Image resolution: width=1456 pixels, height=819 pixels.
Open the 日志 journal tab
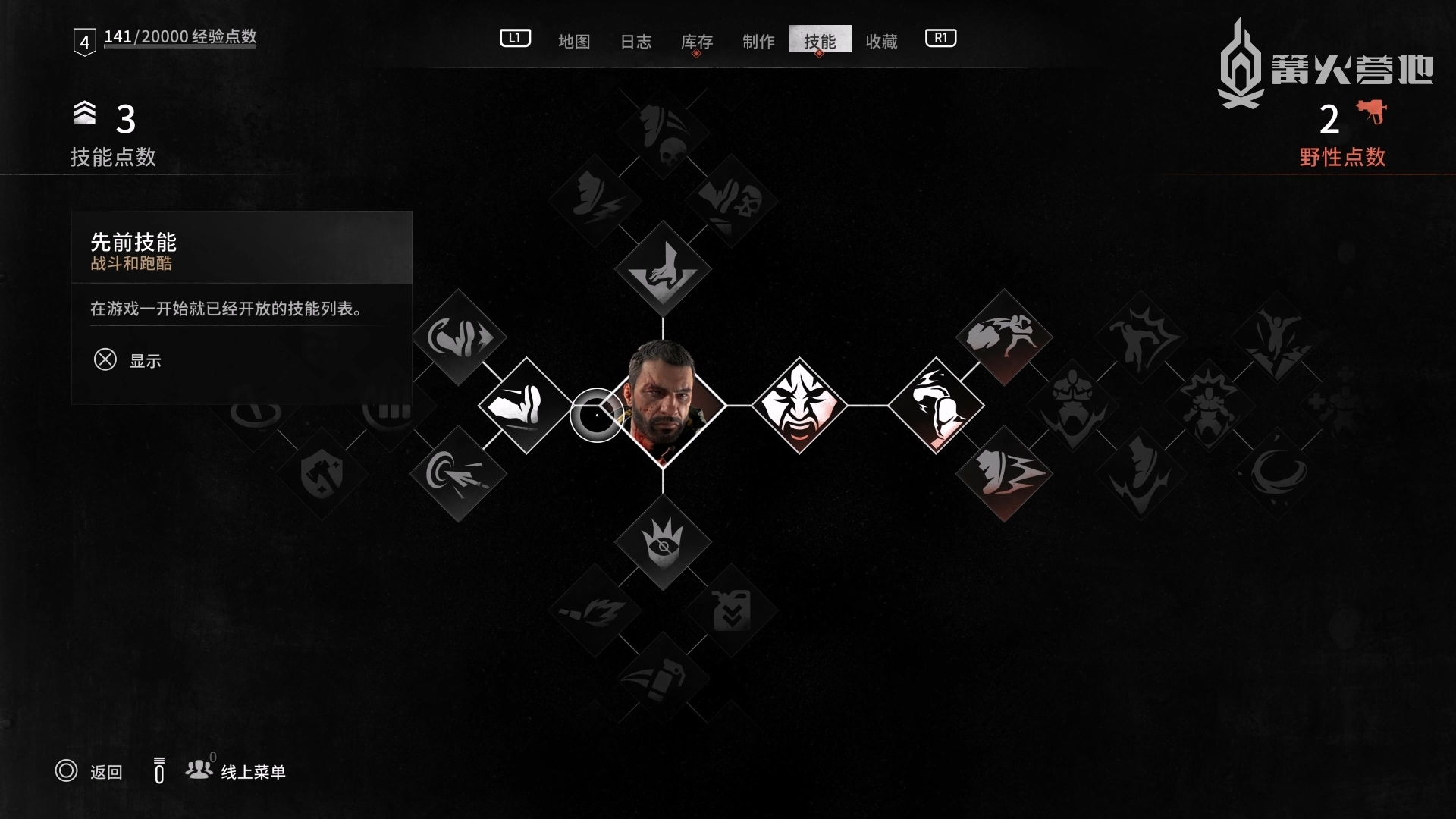tap(635, 41)
